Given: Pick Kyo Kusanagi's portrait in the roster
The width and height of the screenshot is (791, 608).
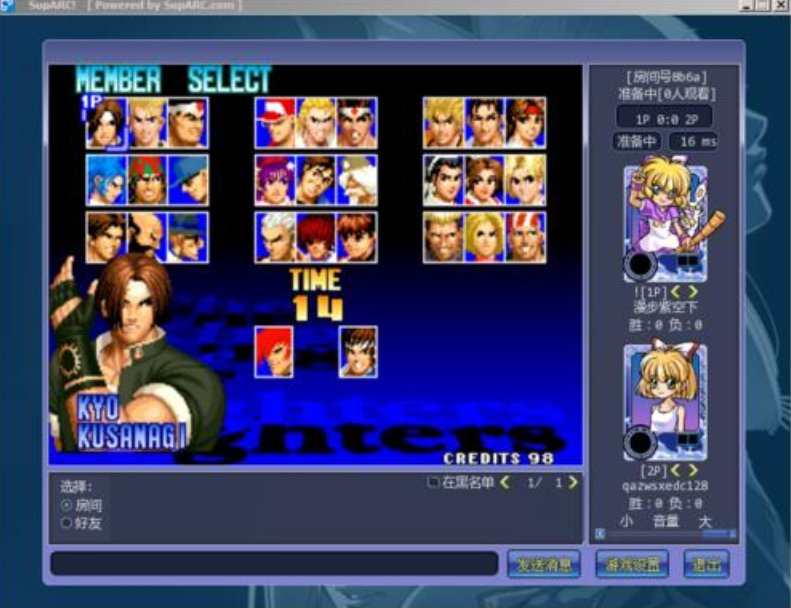Looking at the screenshot, I should pyautogui.click(x=106, y=123).
